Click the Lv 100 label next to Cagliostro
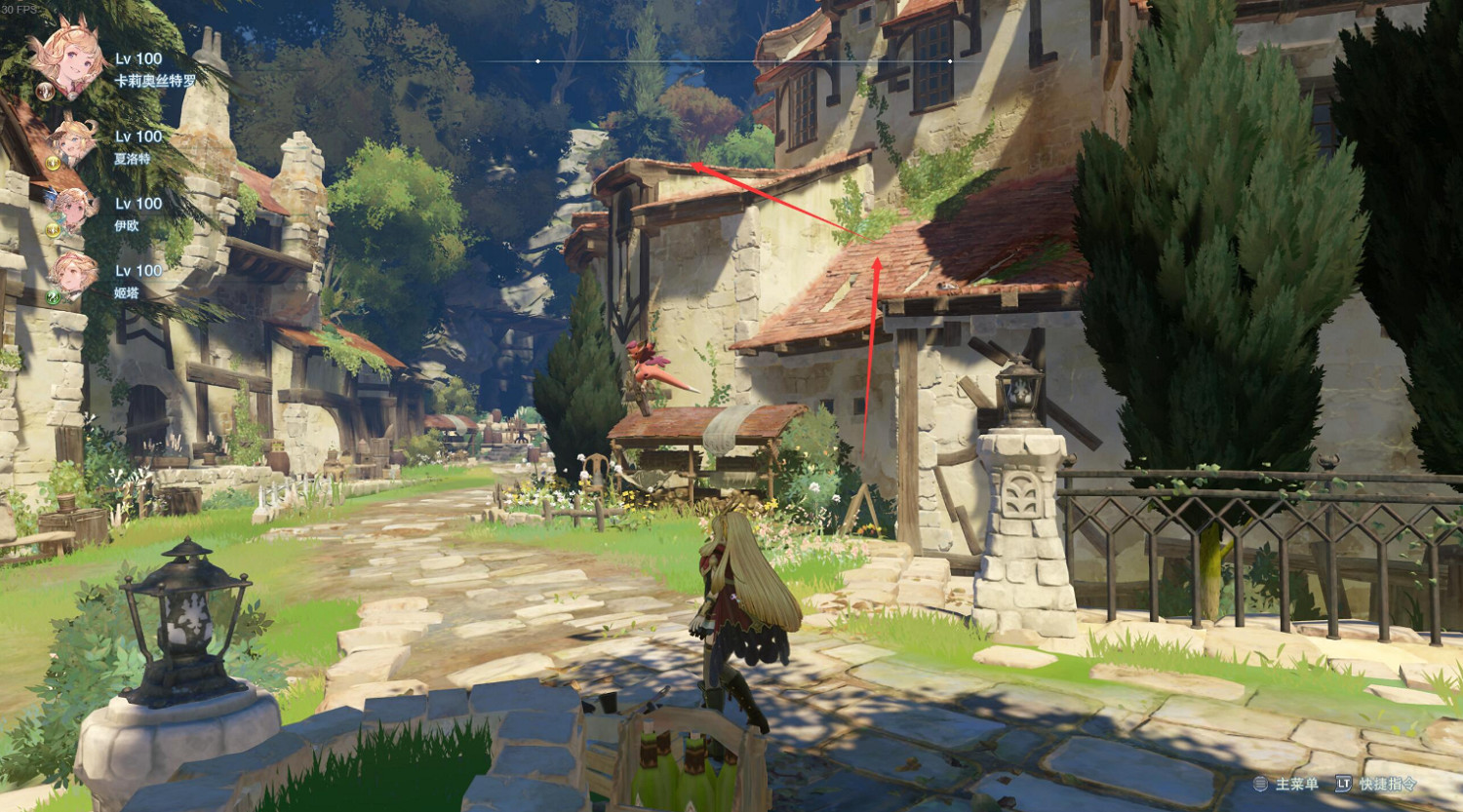The width and height of the screenshot is (1463, 812). [138, 58]
